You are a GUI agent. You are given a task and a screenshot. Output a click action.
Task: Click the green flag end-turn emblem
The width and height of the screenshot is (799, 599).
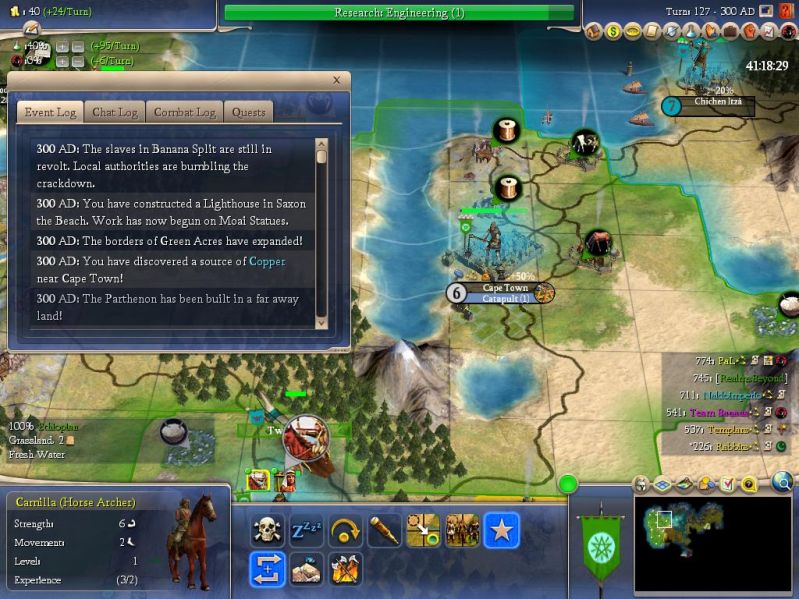click(x=600, y=540)
